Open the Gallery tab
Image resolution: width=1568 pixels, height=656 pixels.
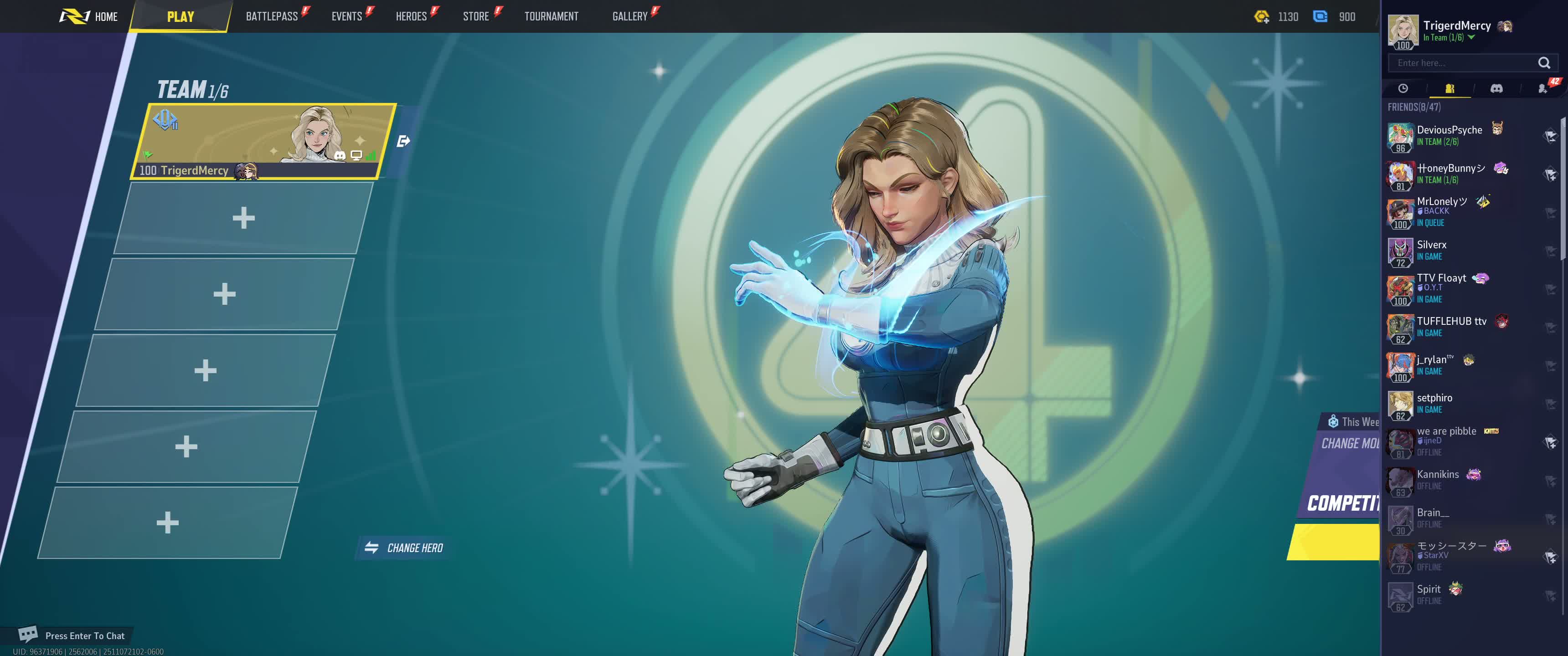tap(629, 16)
